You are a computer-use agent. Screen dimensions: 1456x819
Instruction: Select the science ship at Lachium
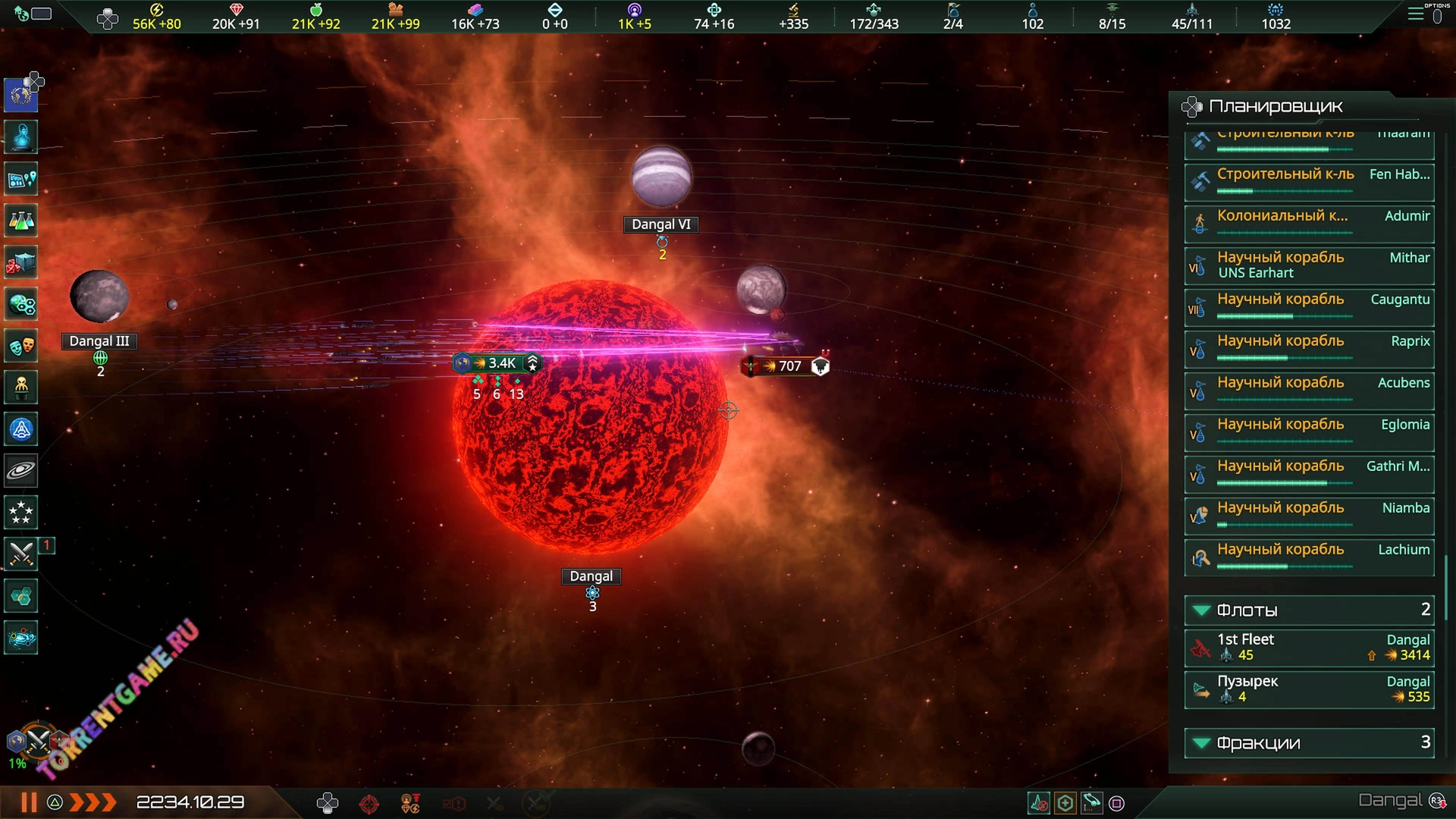coord(1309,557)
